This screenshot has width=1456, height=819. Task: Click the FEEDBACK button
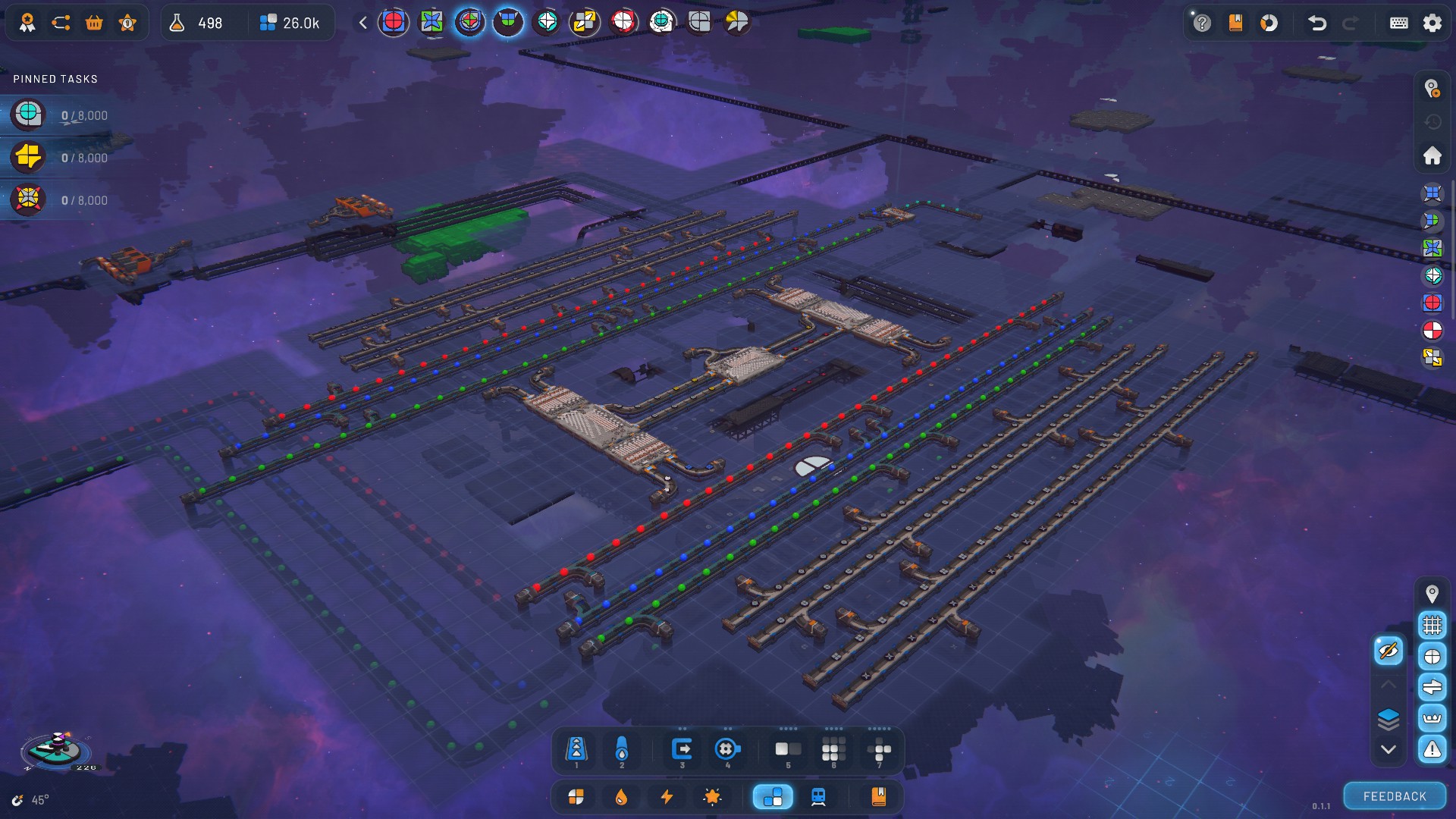point(1394,796)
